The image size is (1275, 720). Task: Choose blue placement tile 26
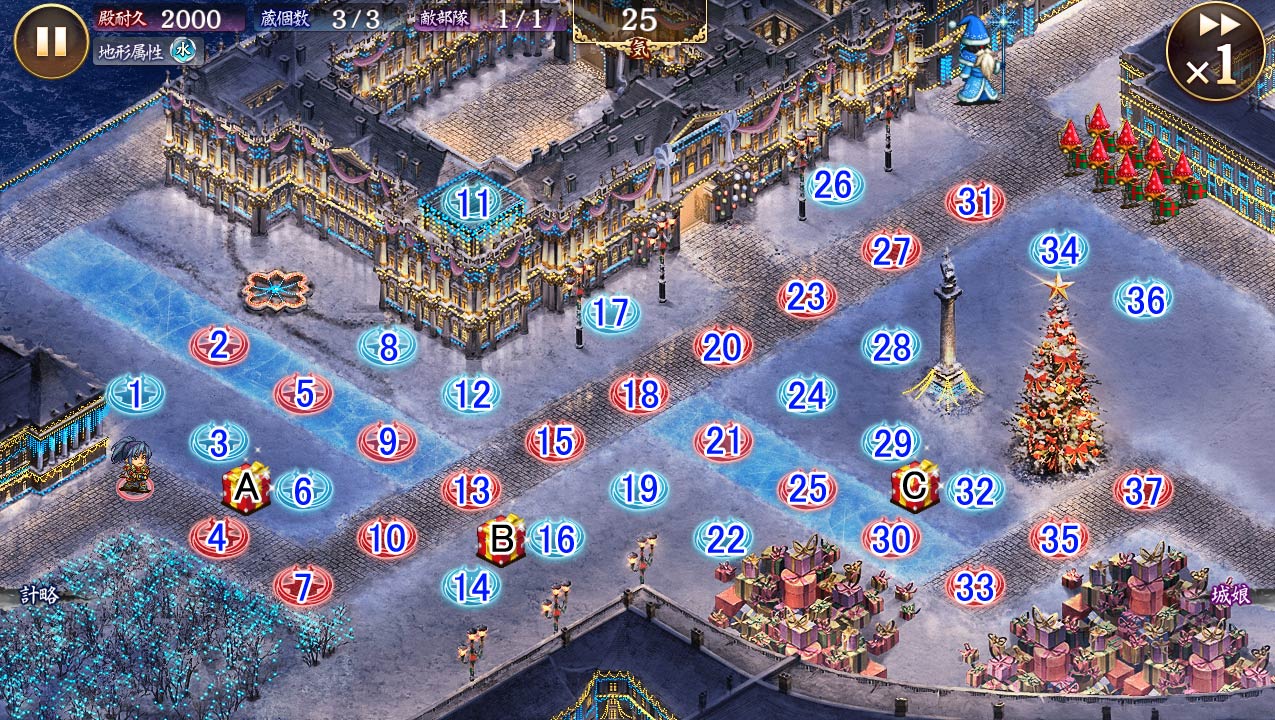pos(834,185)
